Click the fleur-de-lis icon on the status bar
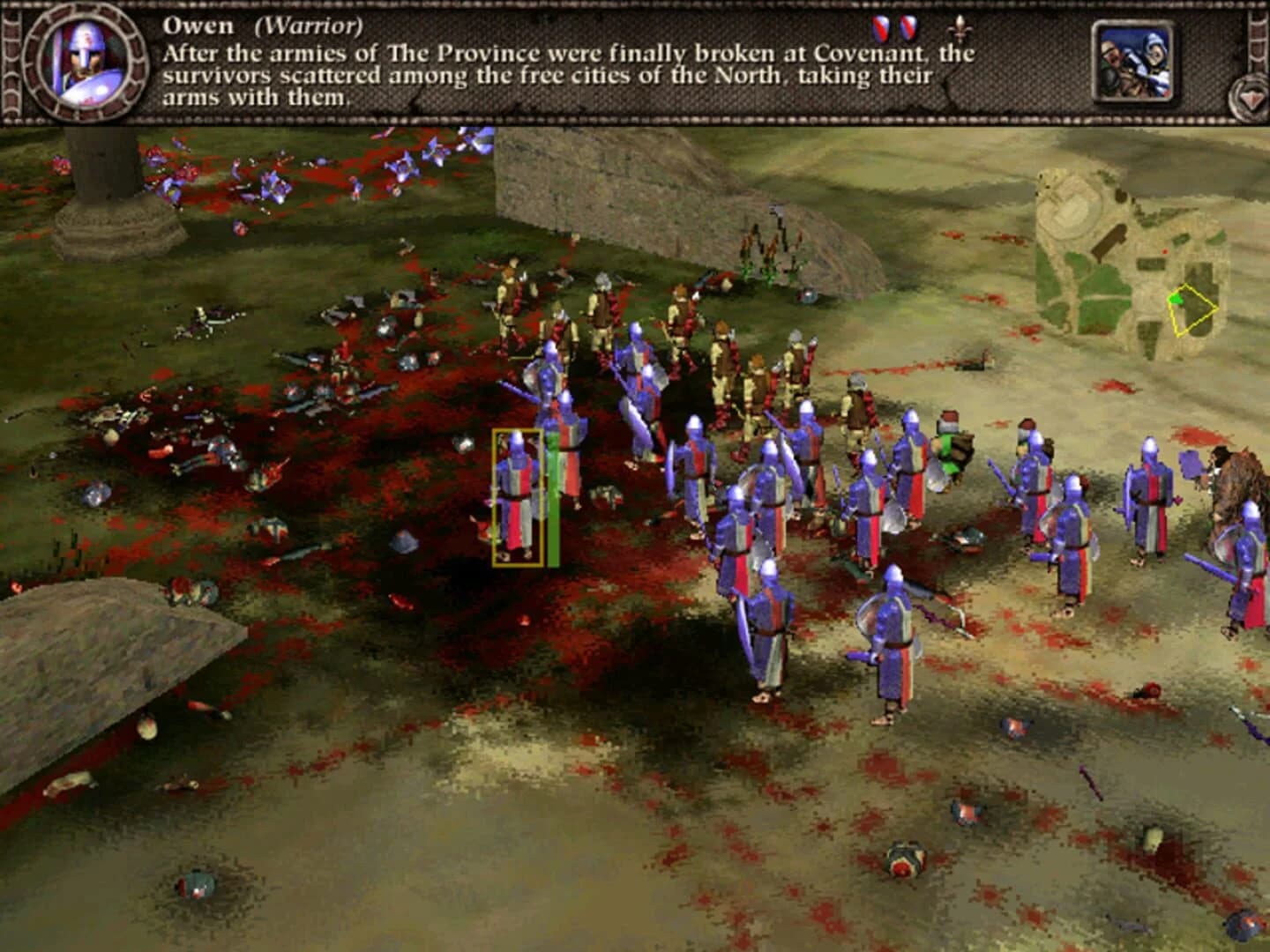This screenshot has width=1270, height=952. tap(960, 31)
